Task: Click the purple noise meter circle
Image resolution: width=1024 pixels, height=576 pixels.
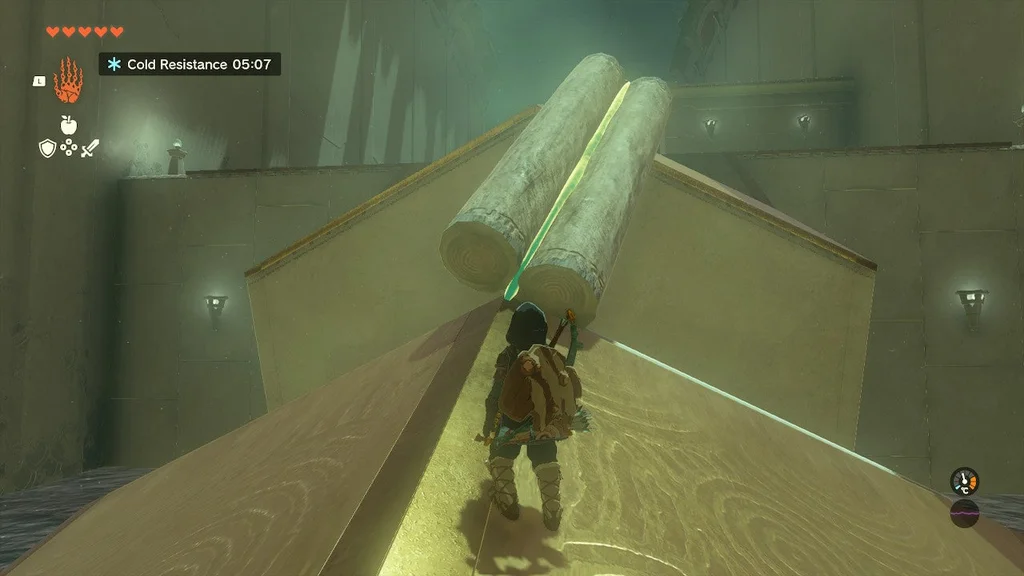Action: click(x=964, y=512)
